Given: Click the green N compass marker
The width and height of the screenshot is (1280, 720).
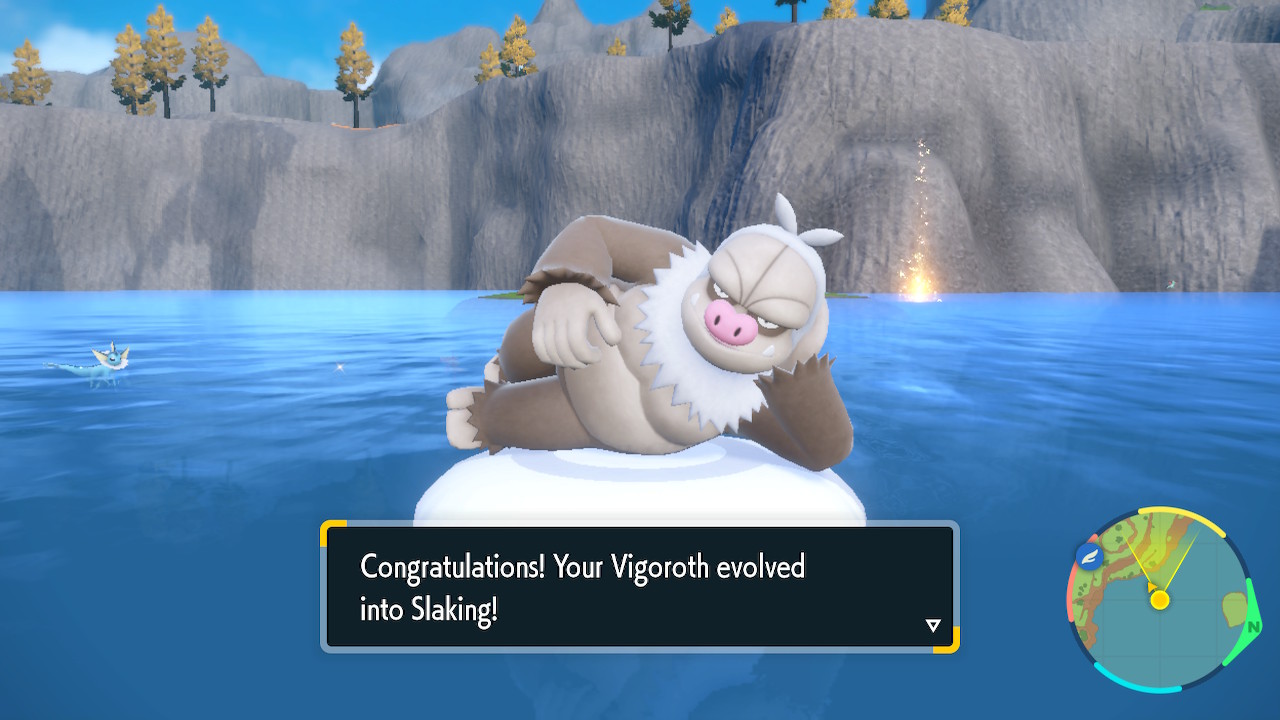Looking at the screenshot, I should pyautogui.click(x=1253, y=627).
